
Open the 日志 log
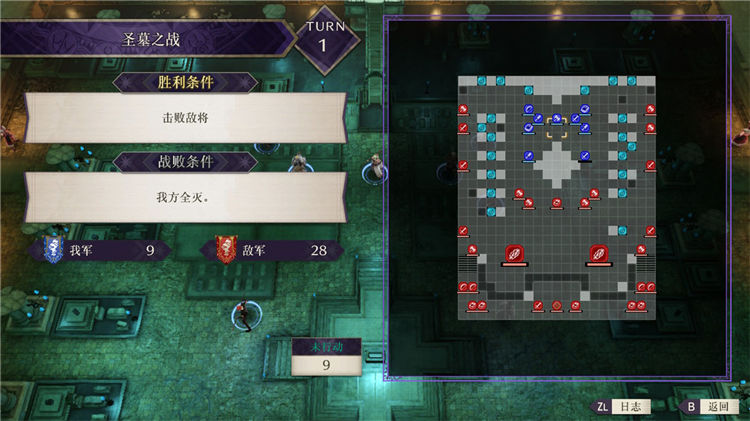[623, 407]
